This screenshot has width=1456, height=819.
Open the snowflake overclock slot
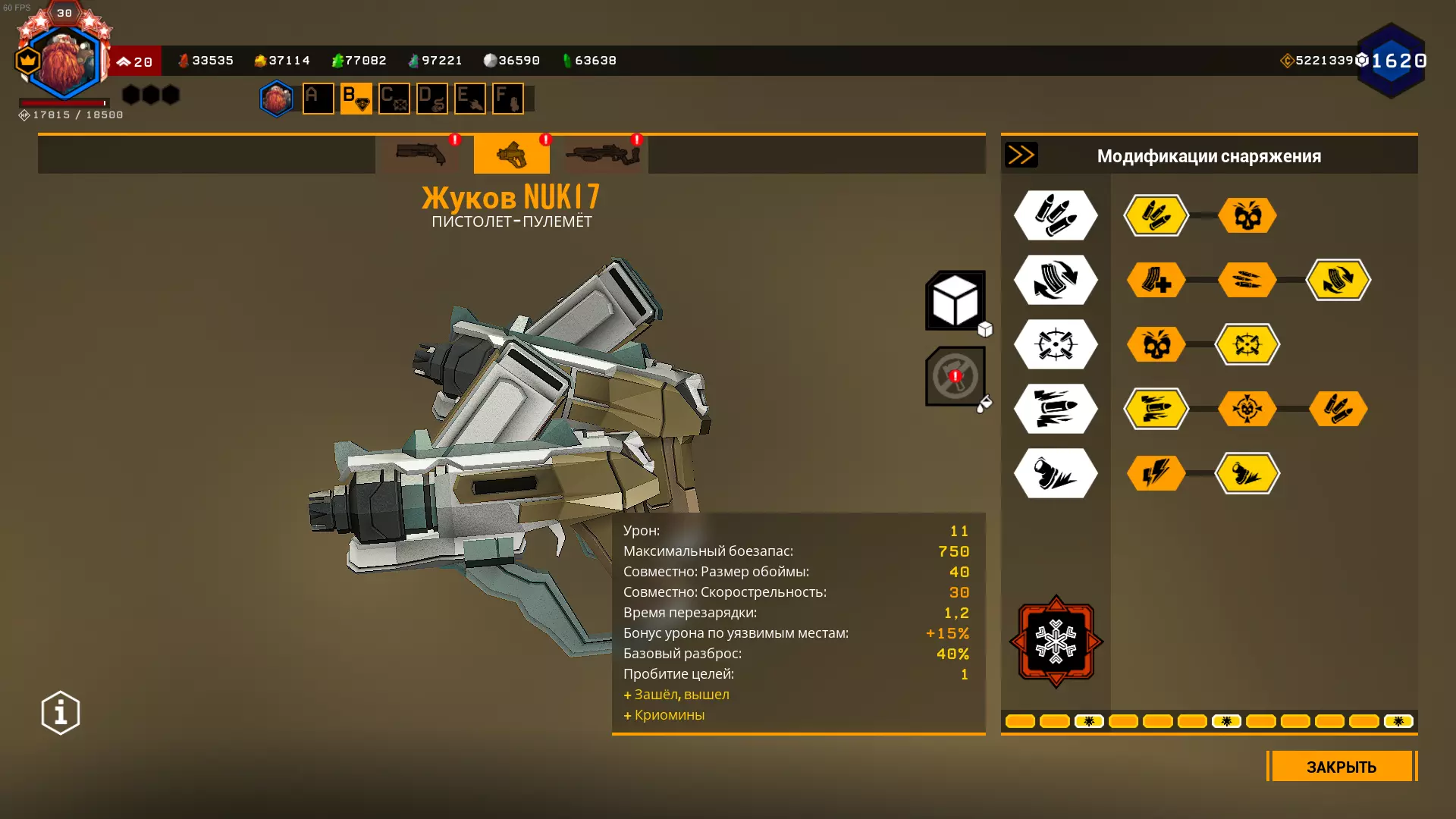pos(1056,642)
